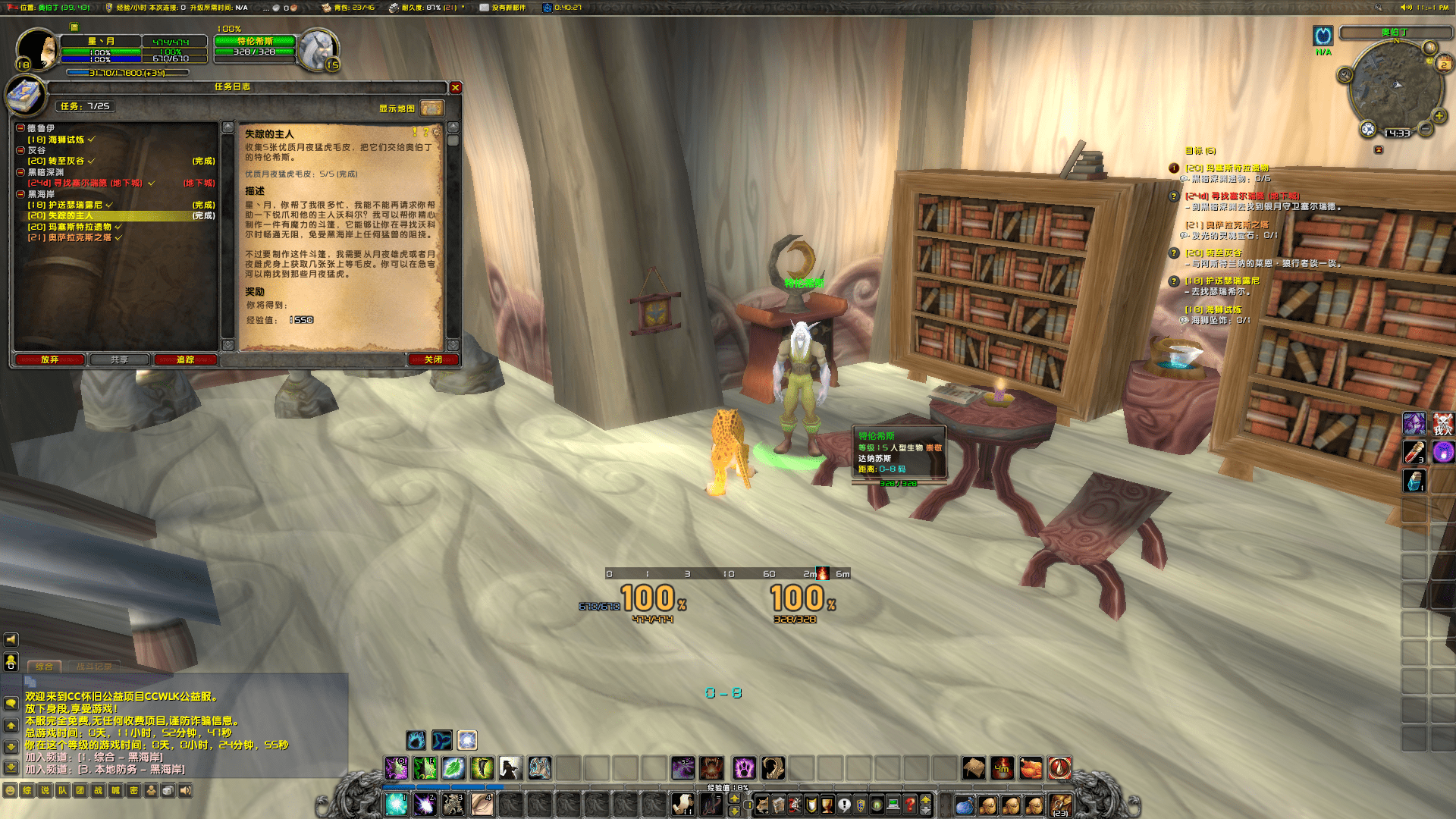The image size is (1456, 819).
Task: Activate the purple paw ability icon
Action: pyautogui.click(x=744, y=768)
